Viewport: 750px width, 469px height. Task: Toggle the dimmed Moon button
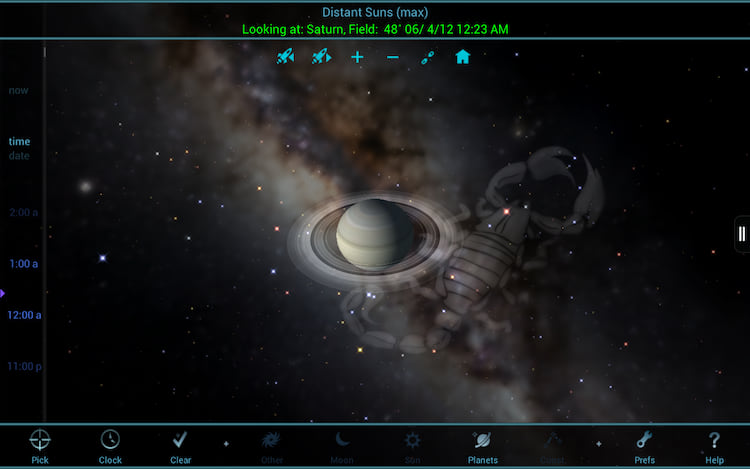342,444
